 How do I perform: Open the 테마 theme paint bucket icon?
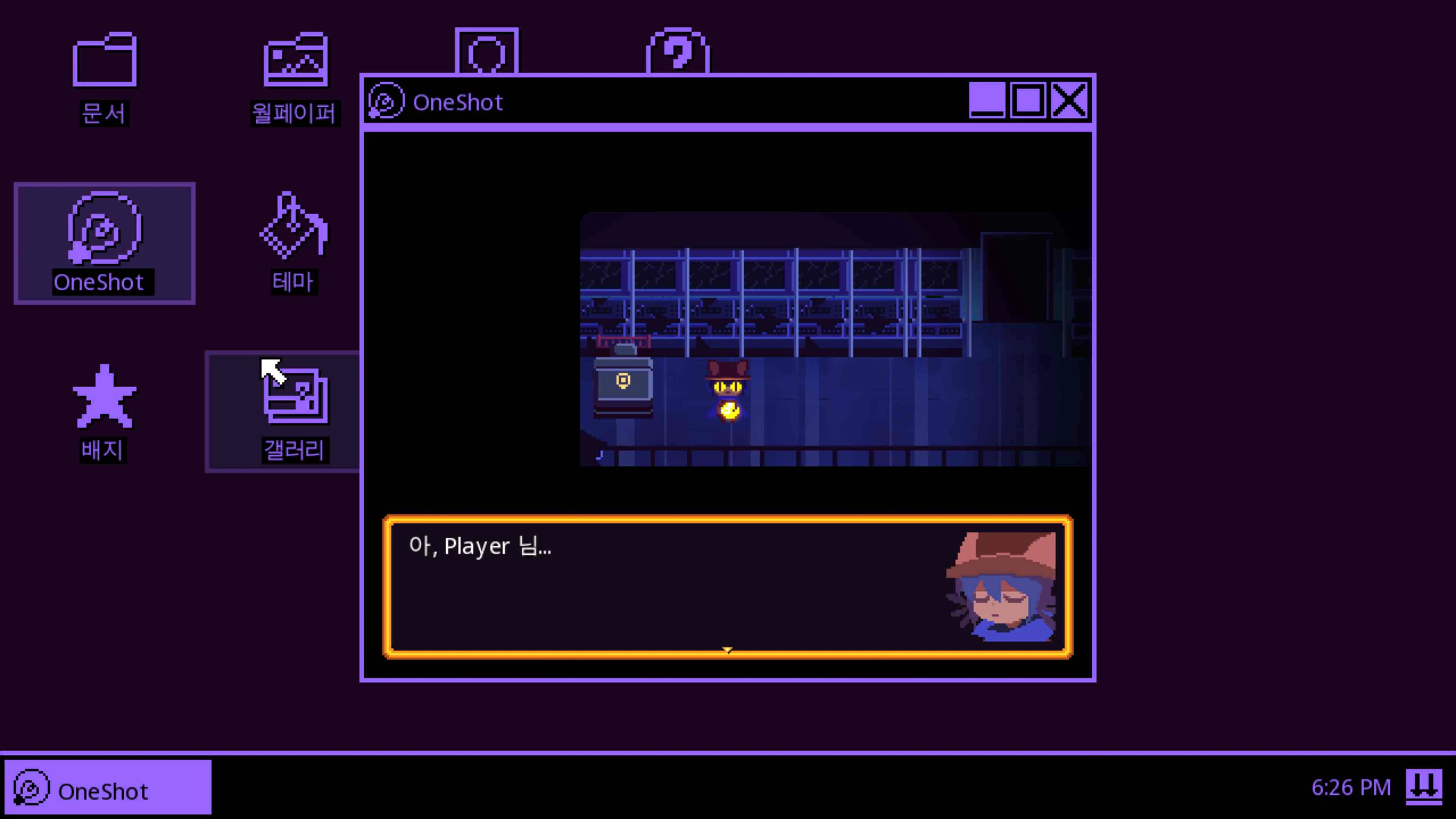pos(293,237)
